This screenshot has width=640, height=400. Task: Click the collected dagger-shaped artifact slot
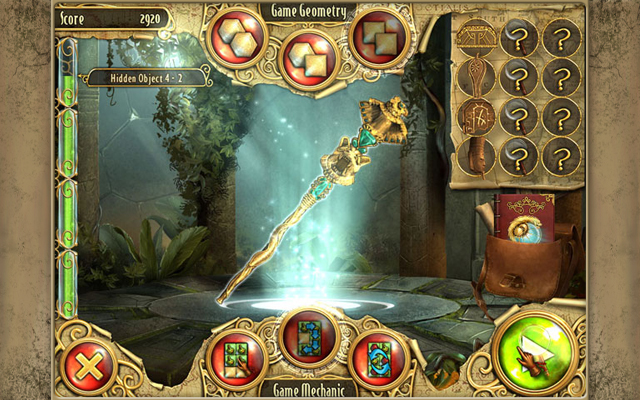coord(478,76)
